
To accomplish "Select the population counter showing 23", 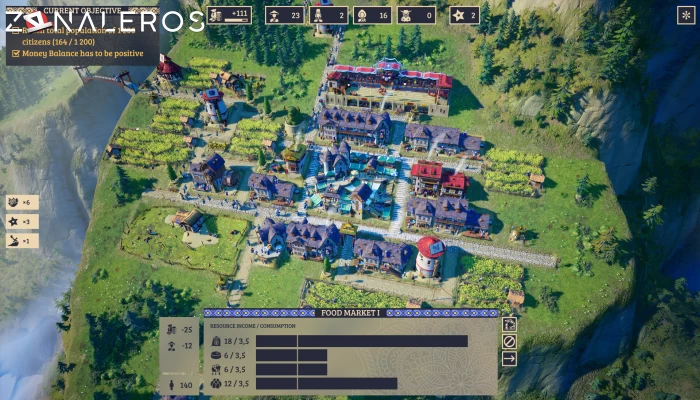I will tap(284, 15).
